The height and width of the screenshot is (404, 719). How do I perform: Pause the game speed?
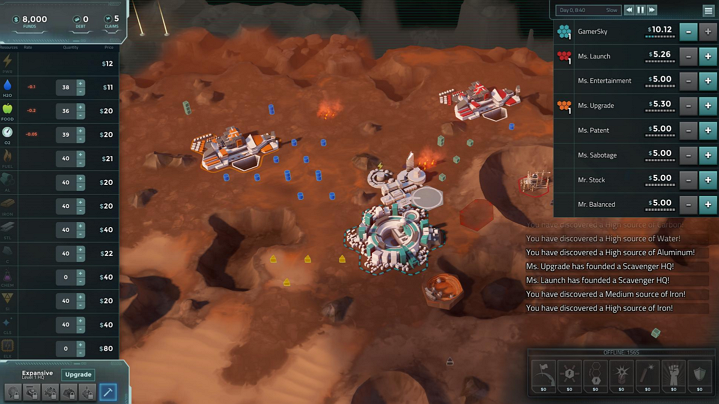coord(641,10)
